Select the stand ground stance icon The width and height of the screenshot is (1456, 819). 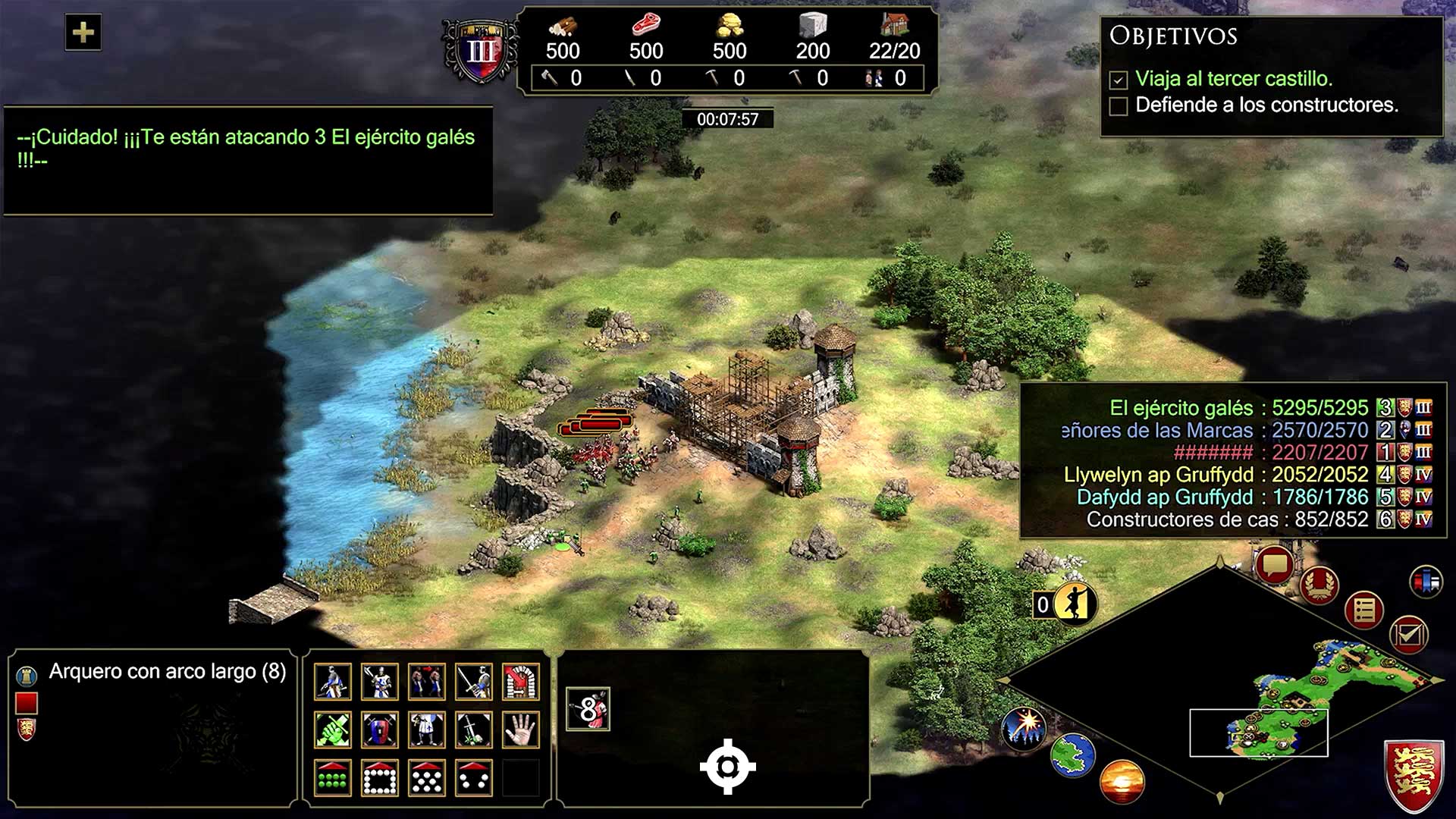427,730
